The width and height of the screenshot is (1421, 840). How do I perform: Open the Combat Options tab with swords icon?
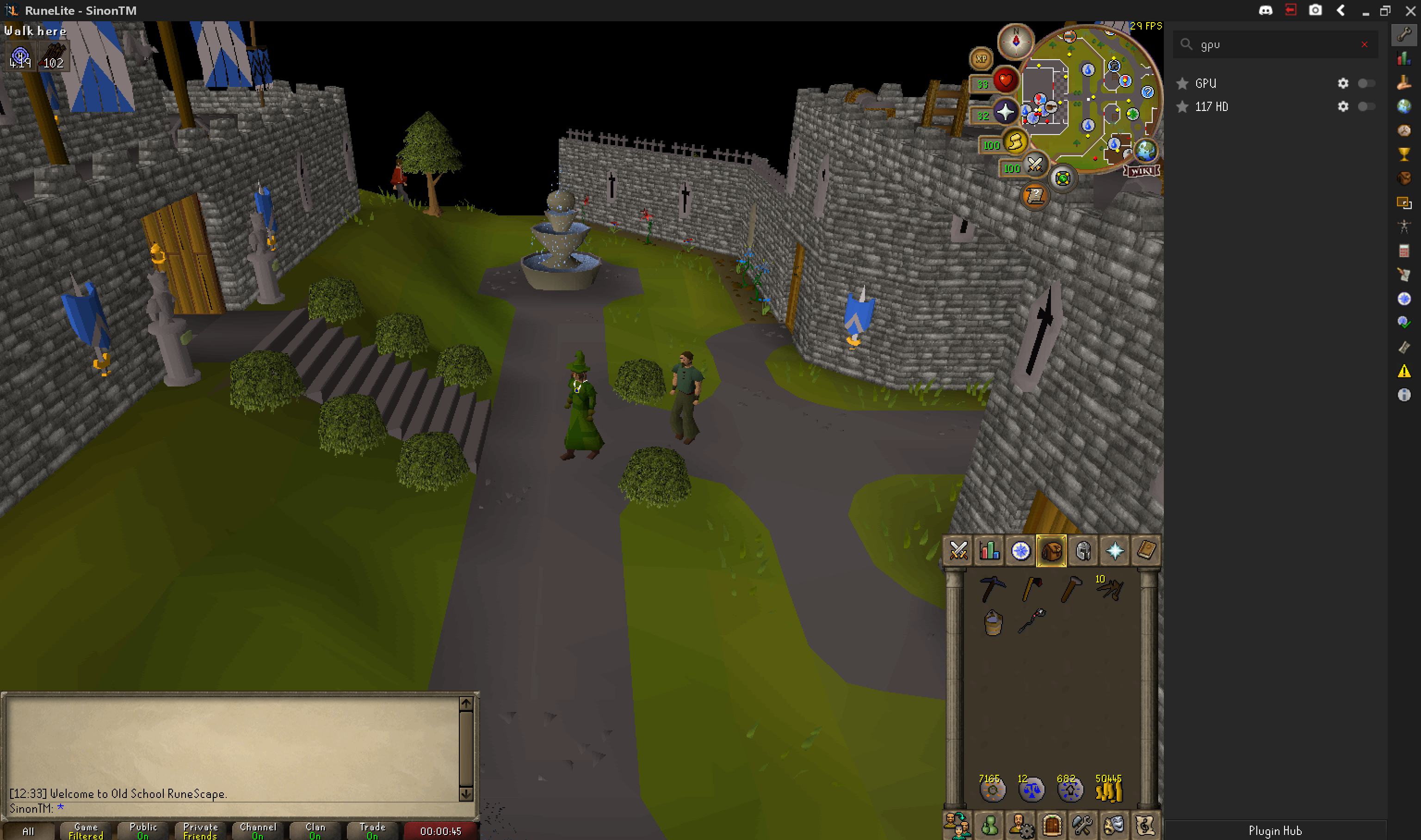tap(958, 550)
